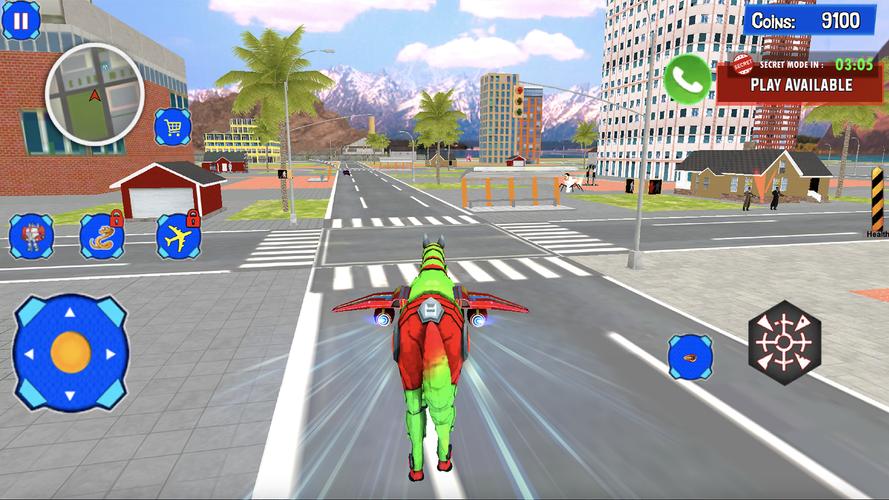Start secret mode with Play Available
Viewport: 889px width, 500px height.
click(800, 85)
